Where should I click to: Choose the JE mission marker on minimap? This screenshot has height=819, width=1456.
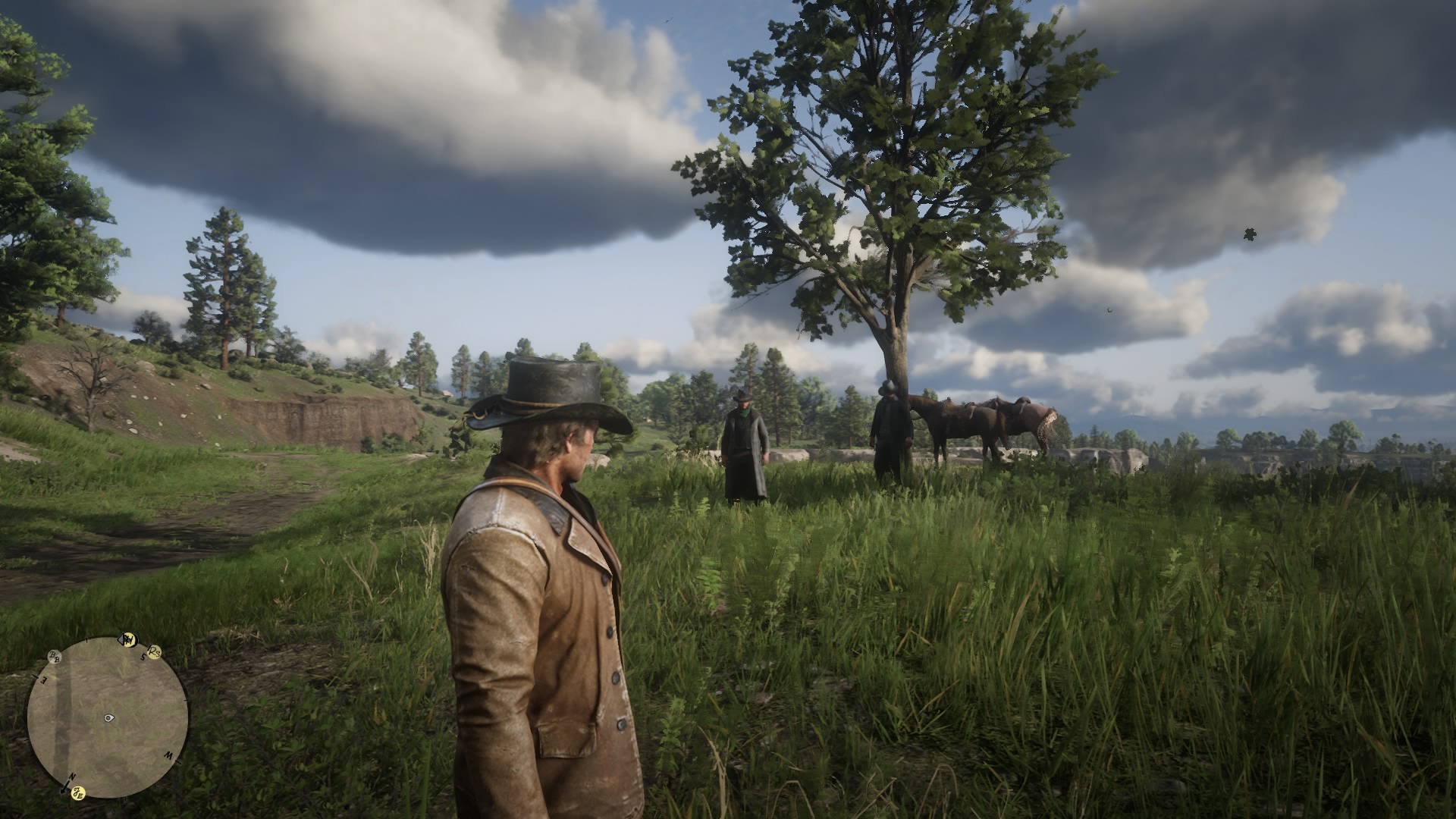[77, 793]
